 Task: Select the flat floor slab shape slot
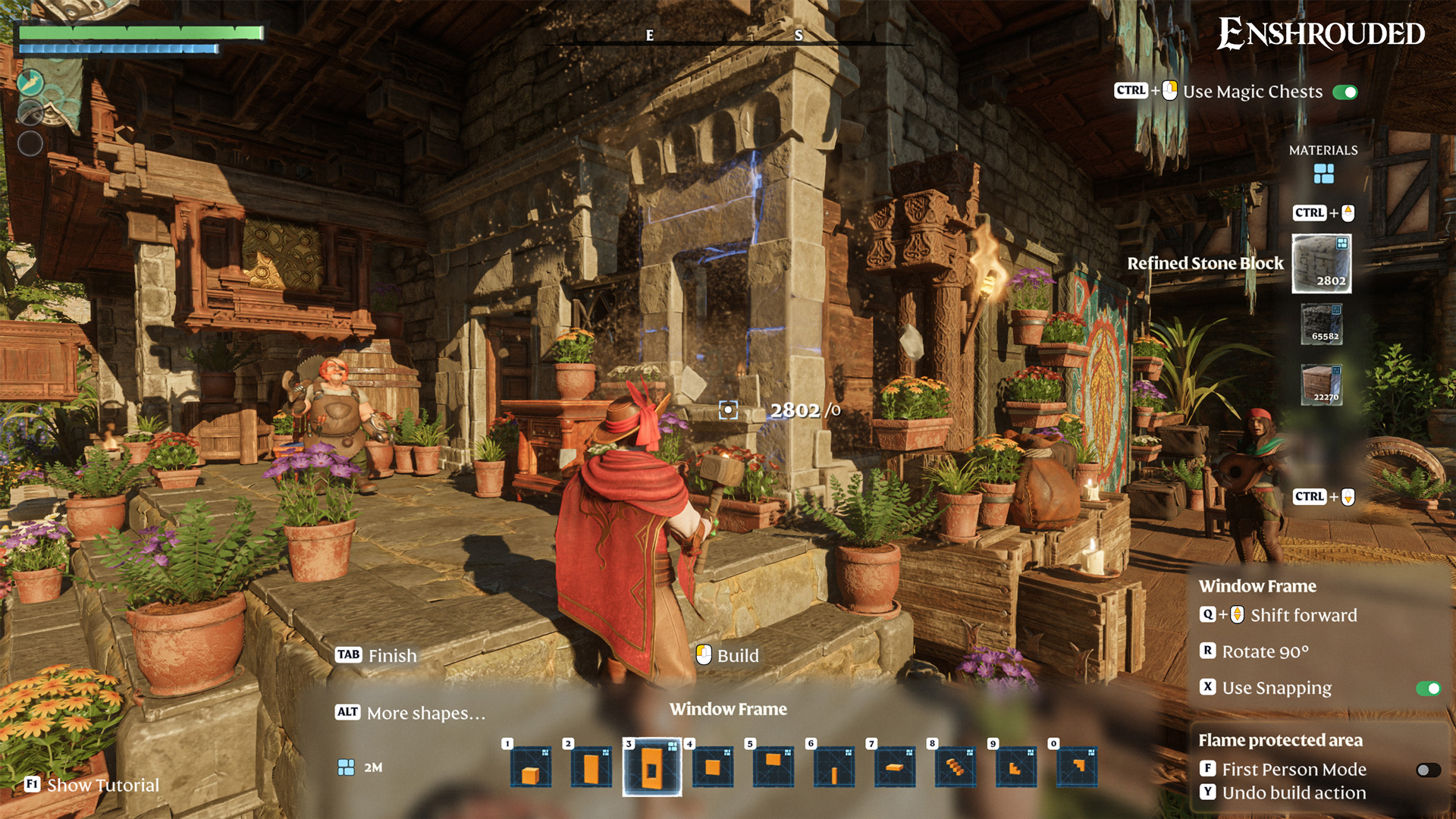pyautogui.click(x=895, y=767)
